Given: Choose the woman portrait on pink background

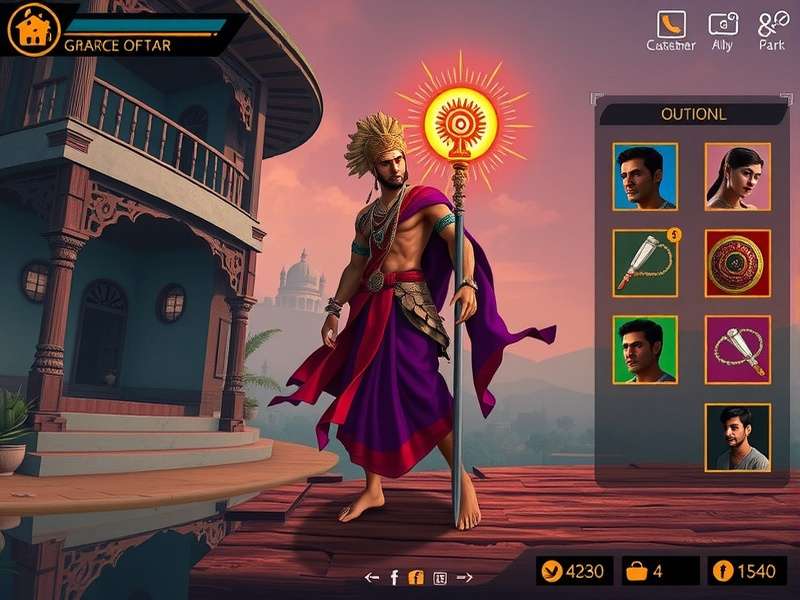Looking at the screenshot, I should [737, 176].
